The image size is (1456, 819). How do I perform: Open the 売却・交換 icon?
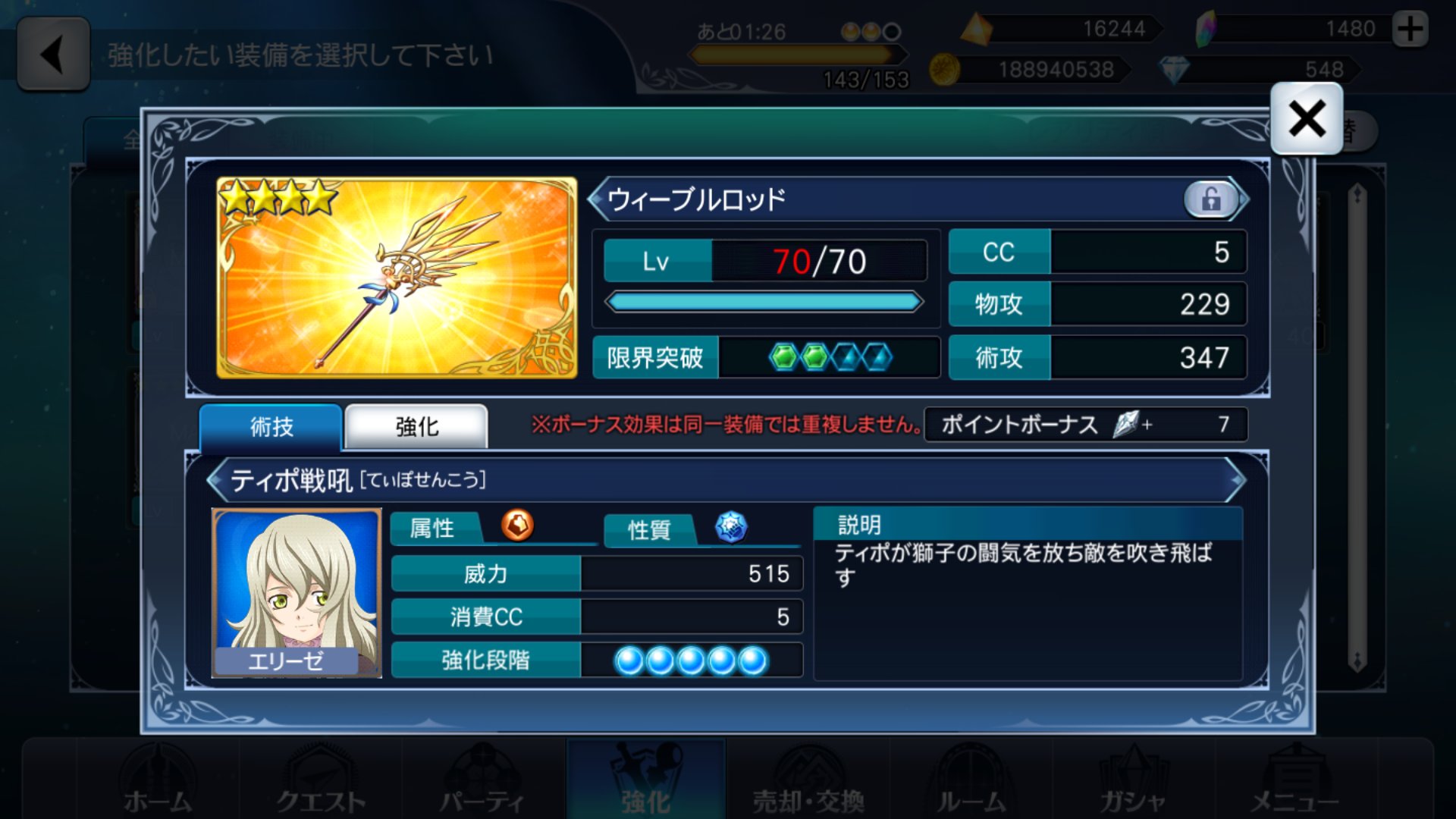tap(808, 781)
